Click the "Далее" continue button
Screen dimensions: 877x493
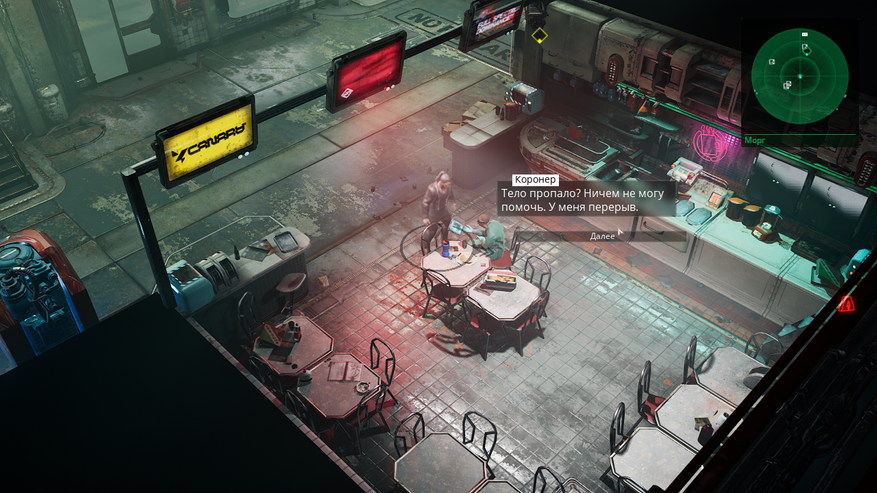602,236
